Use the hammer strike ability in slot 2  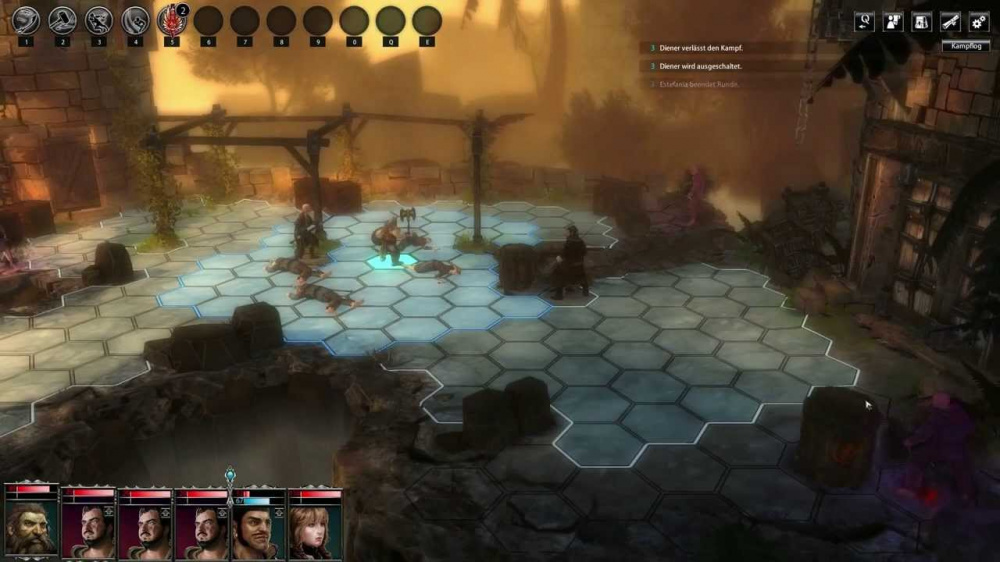(63, 19)
